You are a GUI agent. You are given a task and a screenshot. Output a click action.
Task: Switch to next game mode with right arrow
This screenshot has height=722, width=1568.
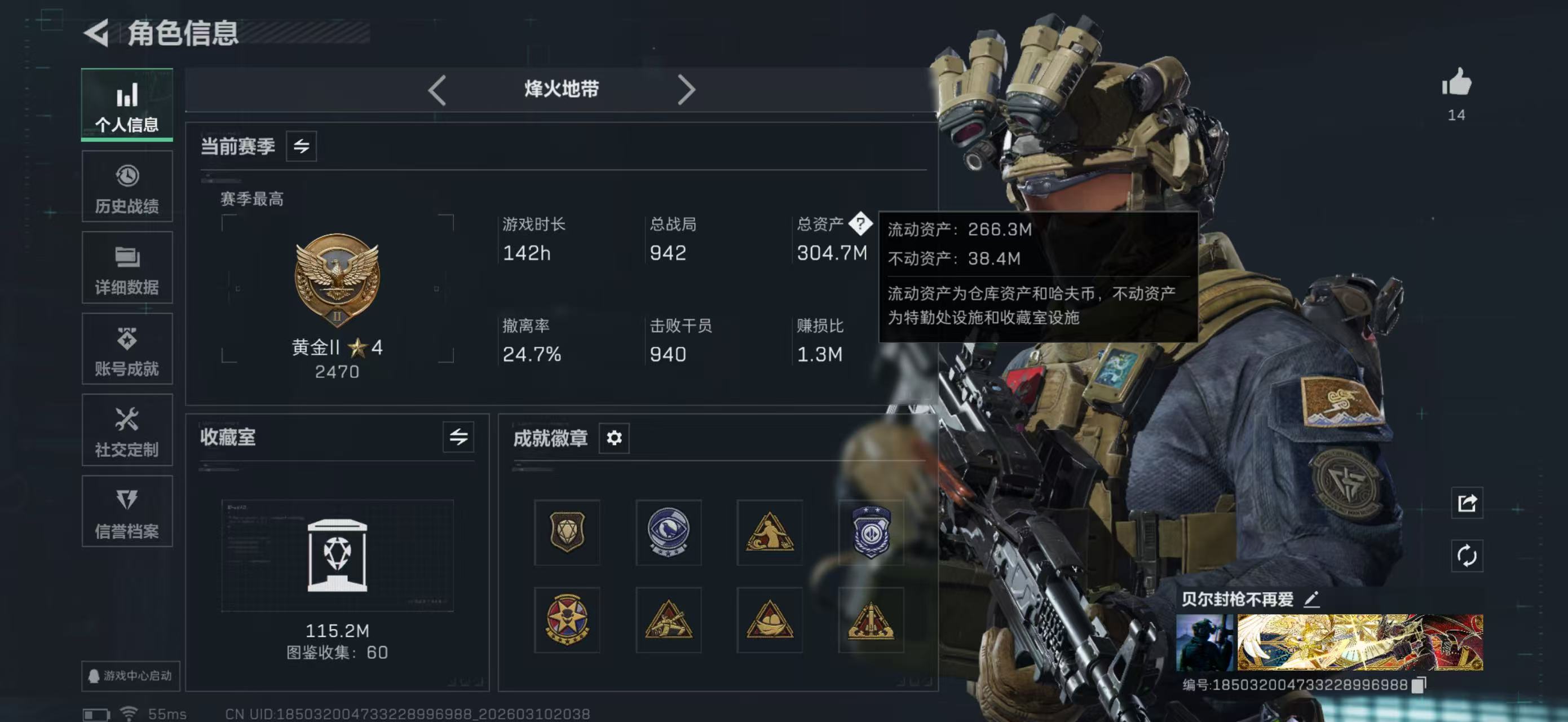(x=686, y=90)
